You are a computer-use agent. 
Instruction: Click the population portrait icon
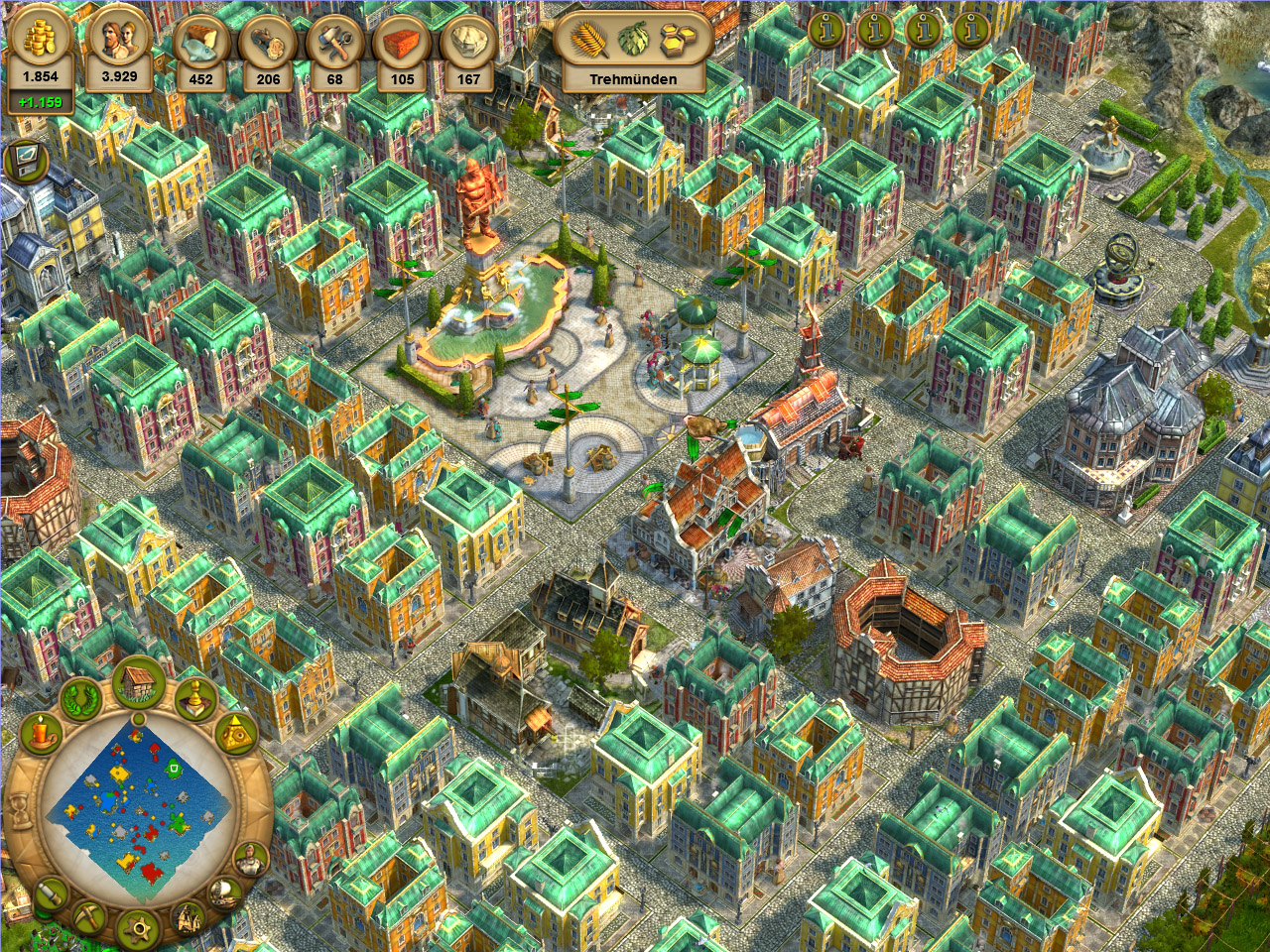pyautogui.click(x=119, y=40)
